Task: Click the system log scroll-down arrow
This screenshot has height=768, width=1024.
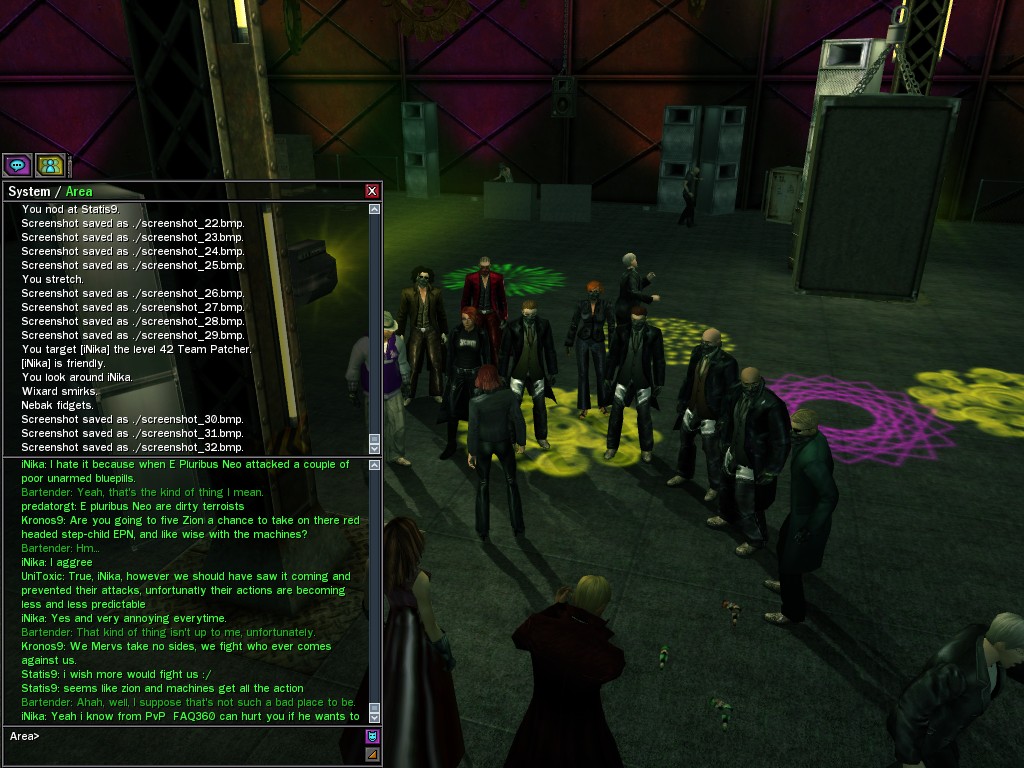Action: point(374,447)
